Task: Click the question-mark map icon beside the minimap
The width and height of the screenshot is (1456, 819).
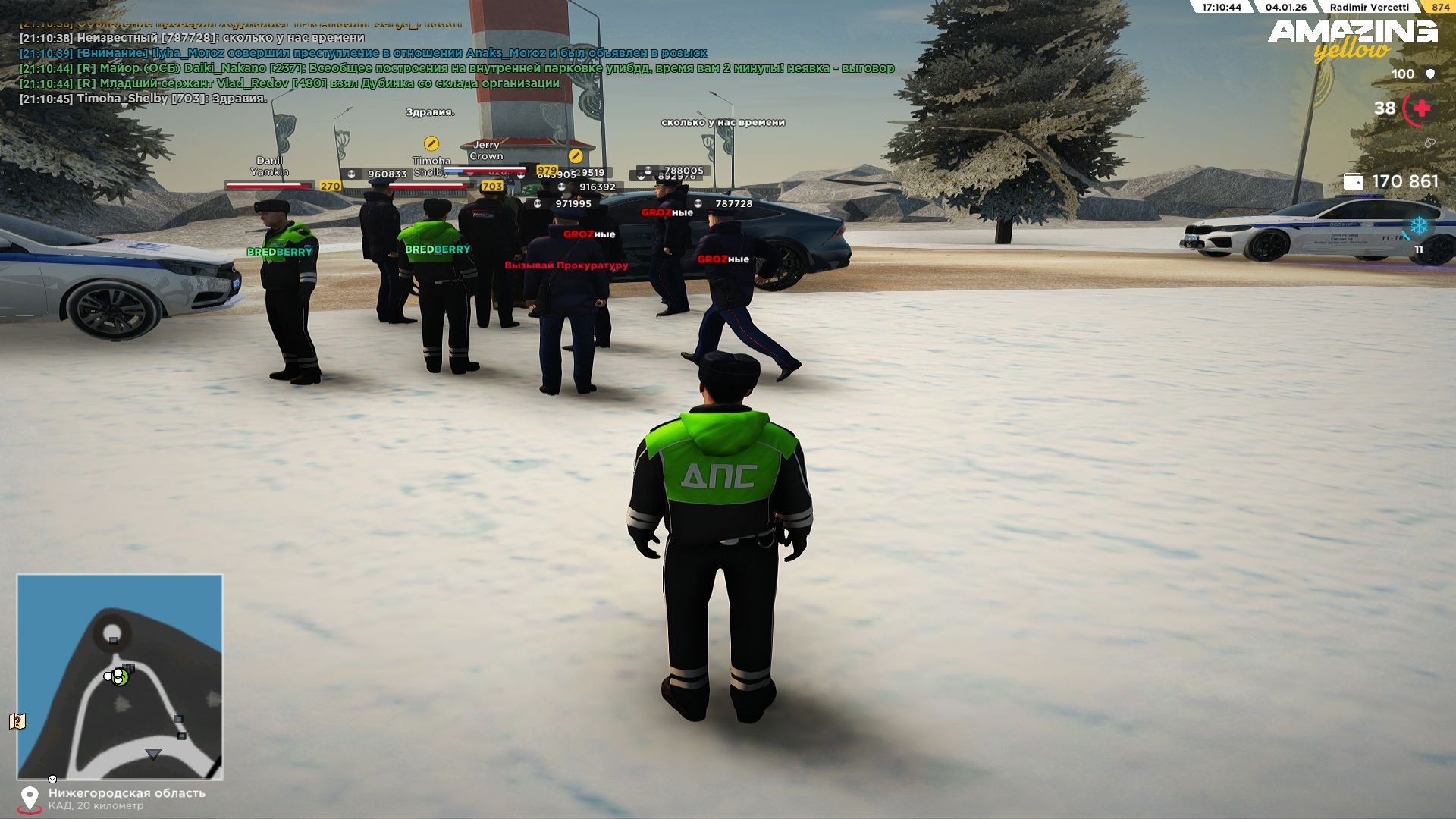Action: pyautogui.click(x=18, y=721)
